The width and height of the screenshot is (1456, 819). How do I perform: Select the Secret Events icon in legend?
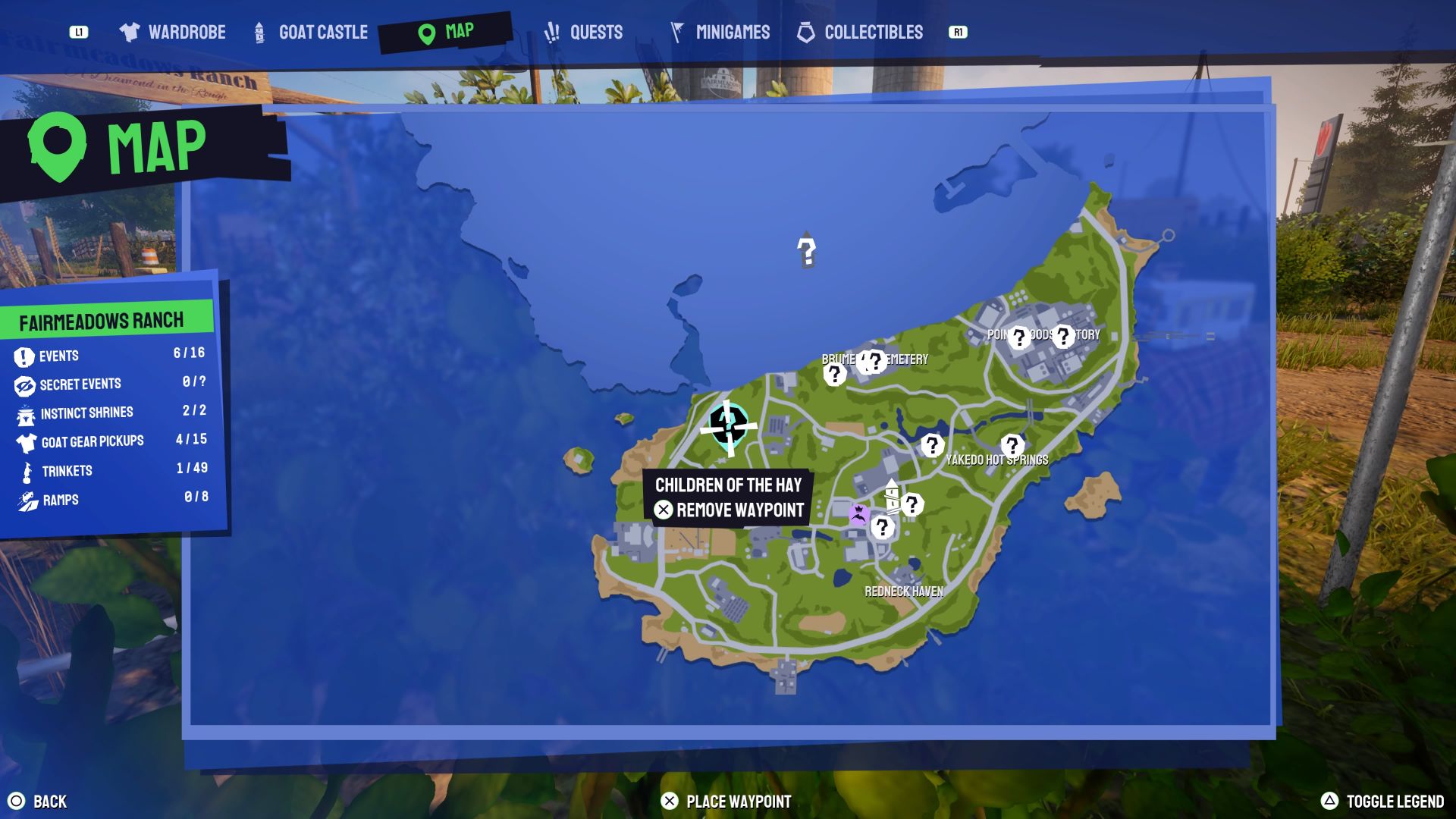pyautogui.click(x=23, y=384)
